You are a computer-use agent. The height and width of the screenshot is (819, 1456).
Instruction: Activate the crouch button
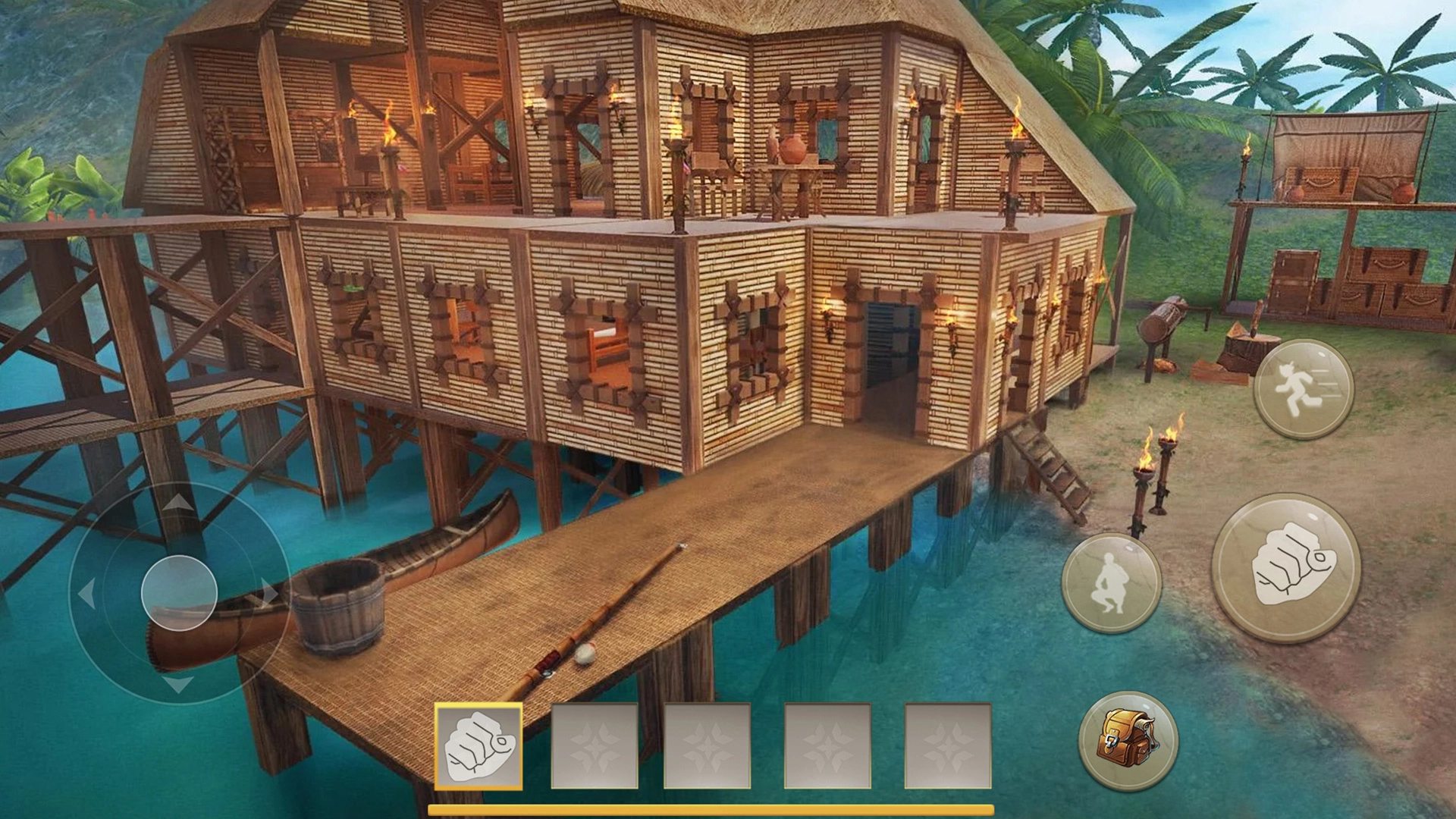1111,583
